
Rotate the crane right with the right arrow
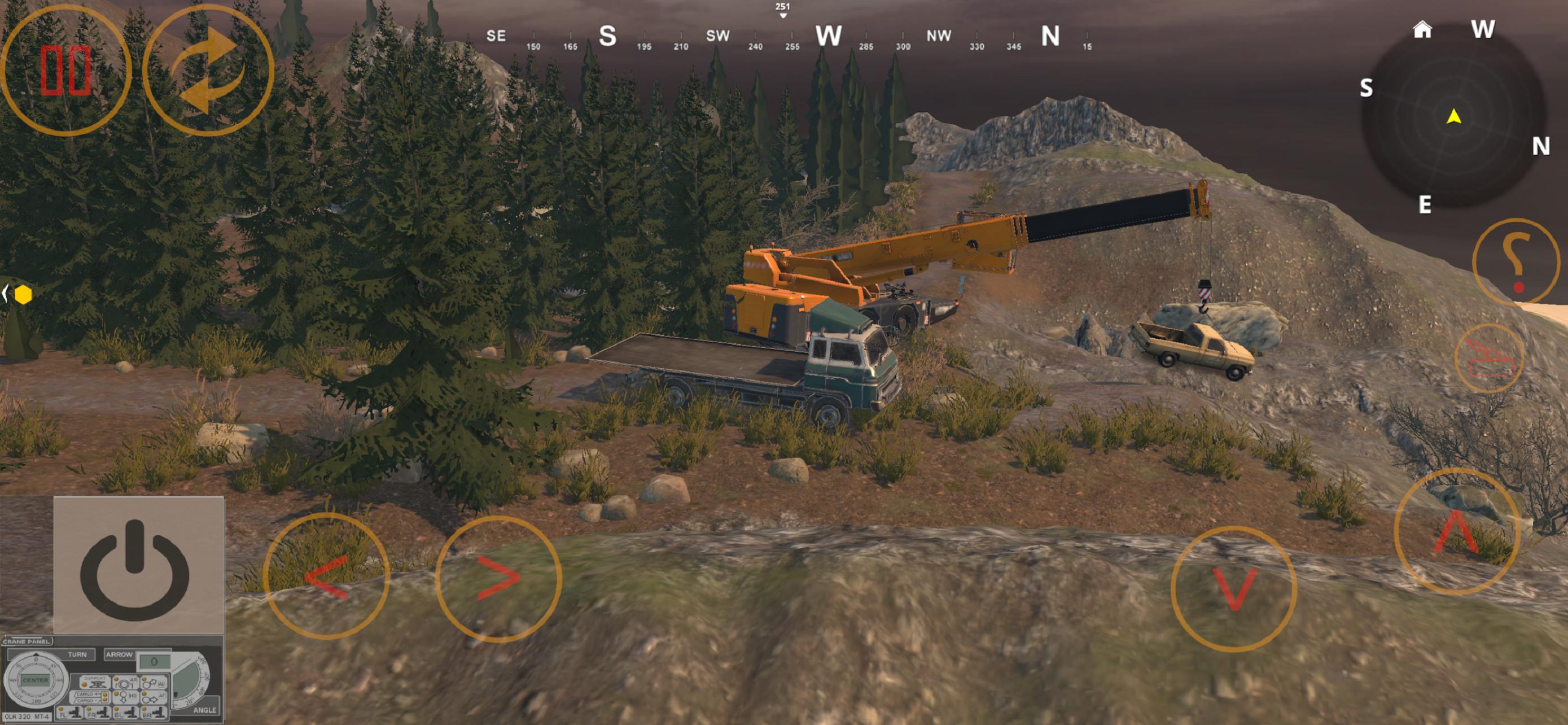click(498, 579)
